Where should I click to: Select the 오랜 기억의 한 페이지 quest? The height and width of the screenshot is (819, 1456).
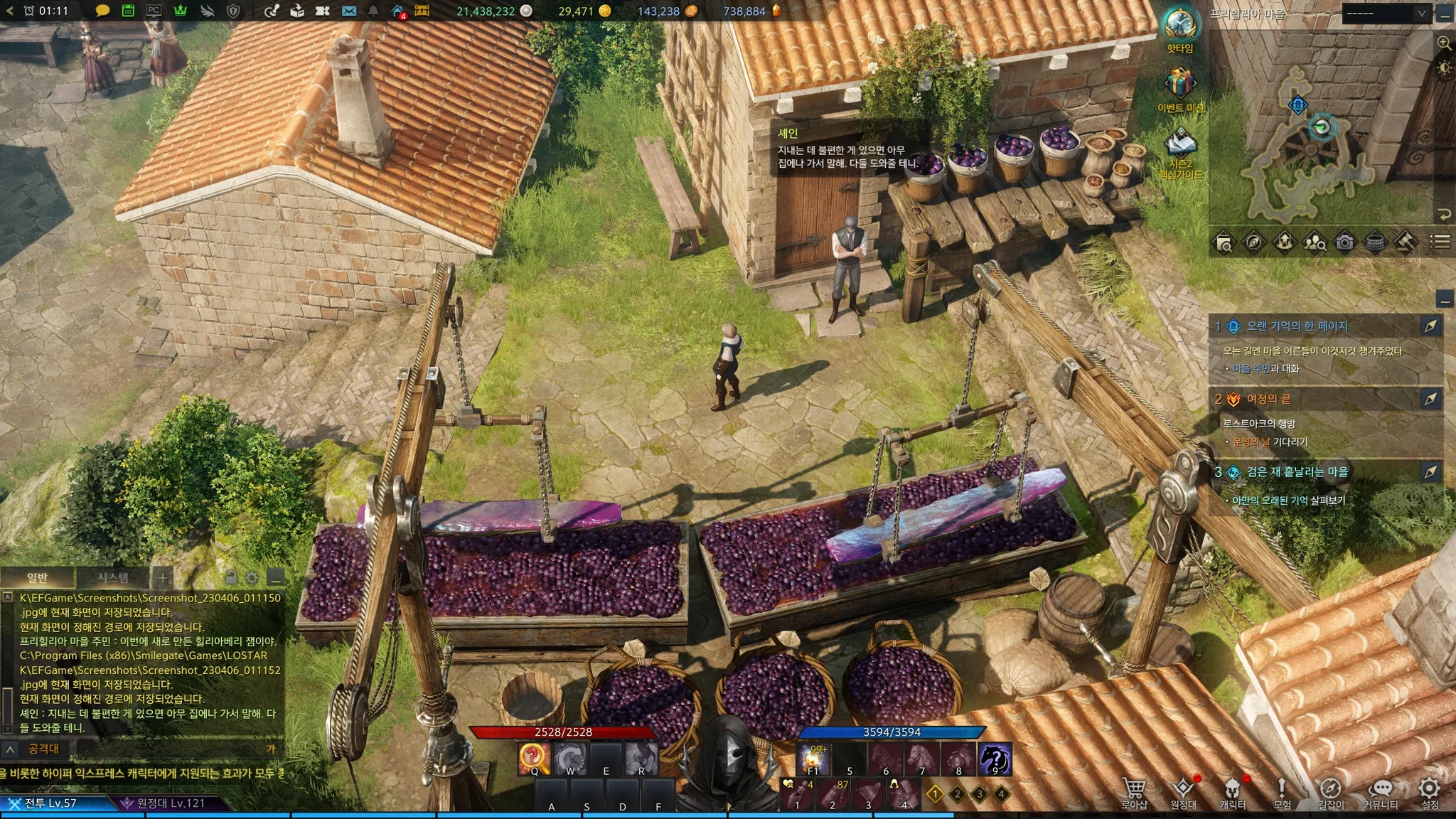[1297, 326]
